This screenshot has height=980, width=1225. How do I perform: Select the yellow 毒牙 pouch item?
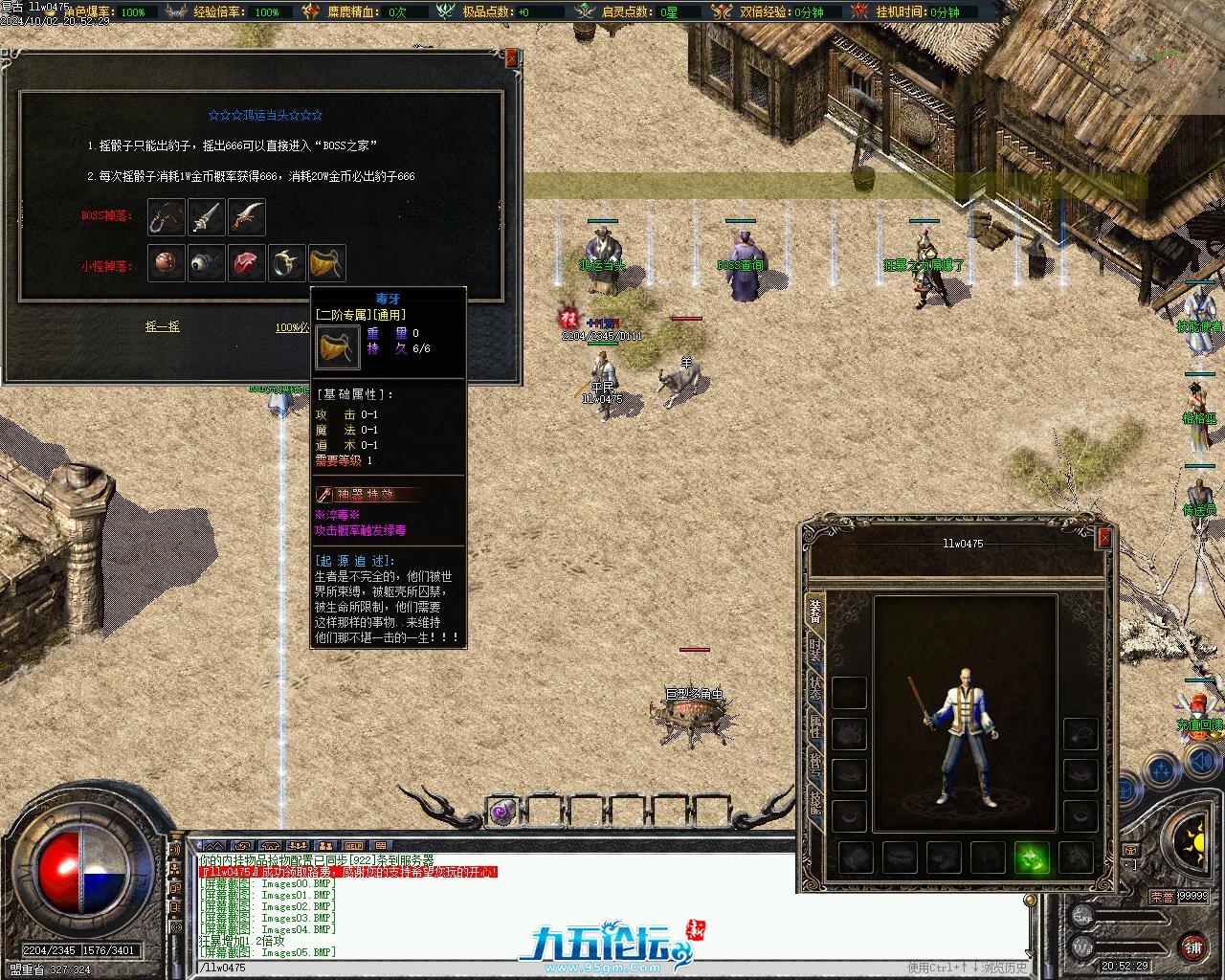coord(327,263)
